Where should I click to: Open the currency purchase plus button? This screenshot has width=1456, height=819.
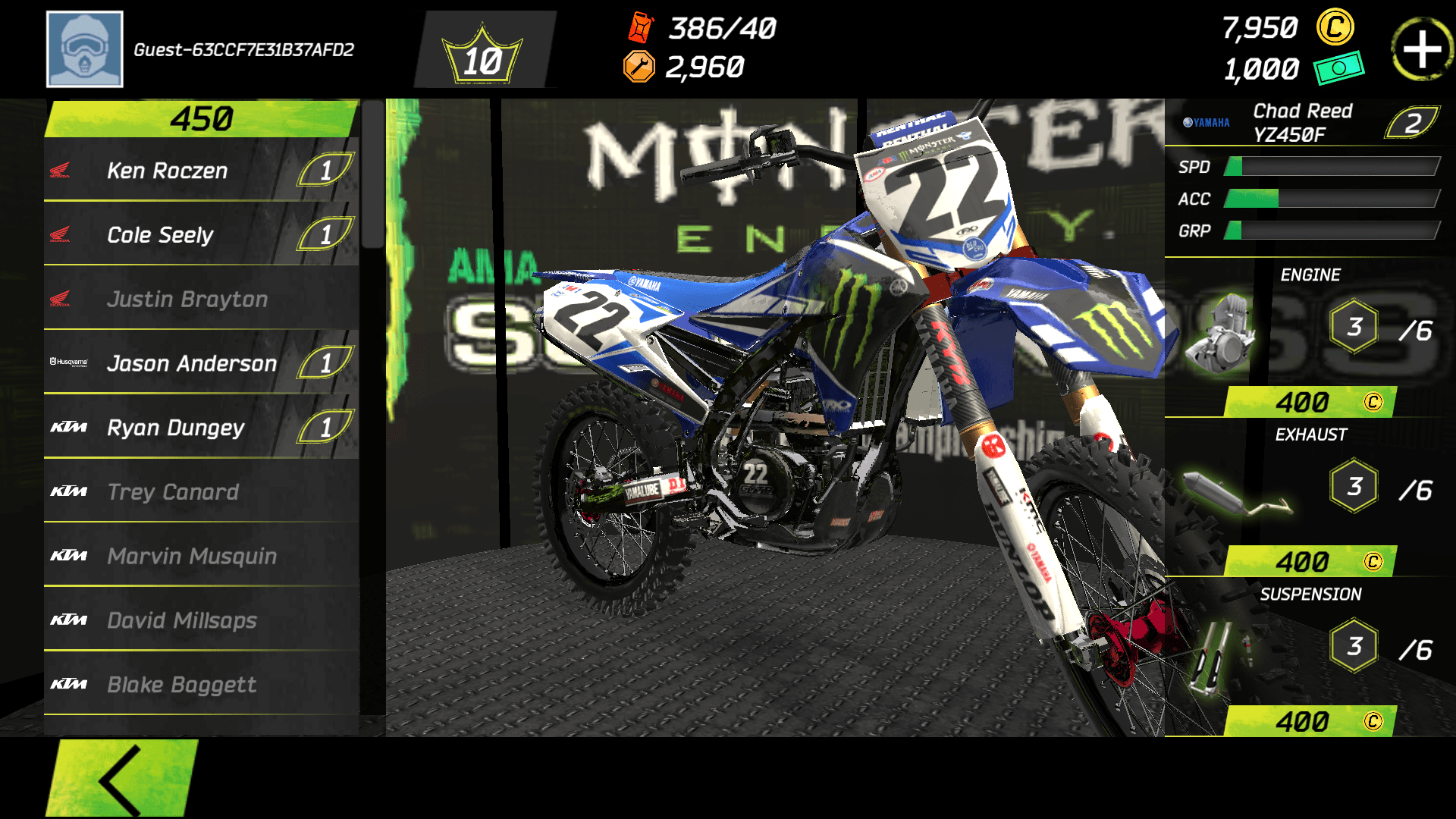coord(1423,49)
